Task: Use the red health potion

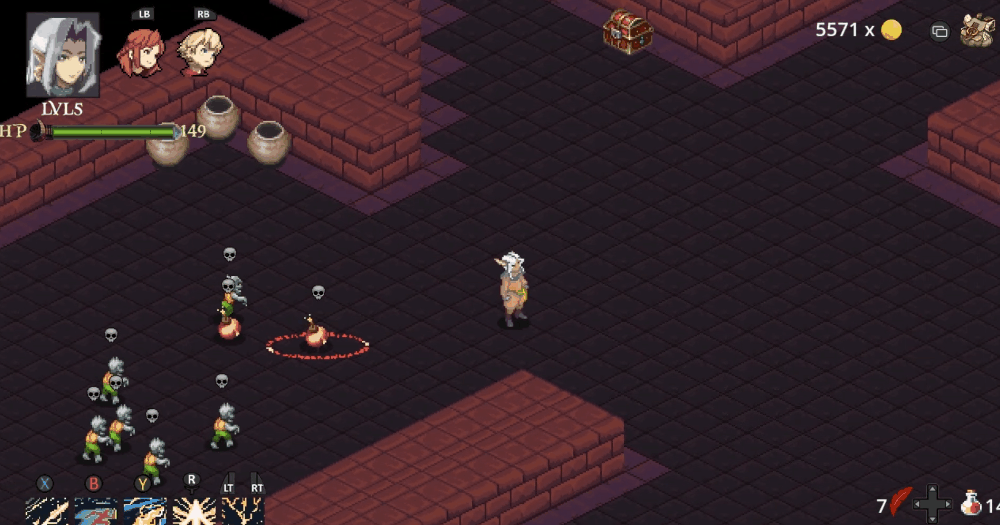Action: click(x=970, y=503)
